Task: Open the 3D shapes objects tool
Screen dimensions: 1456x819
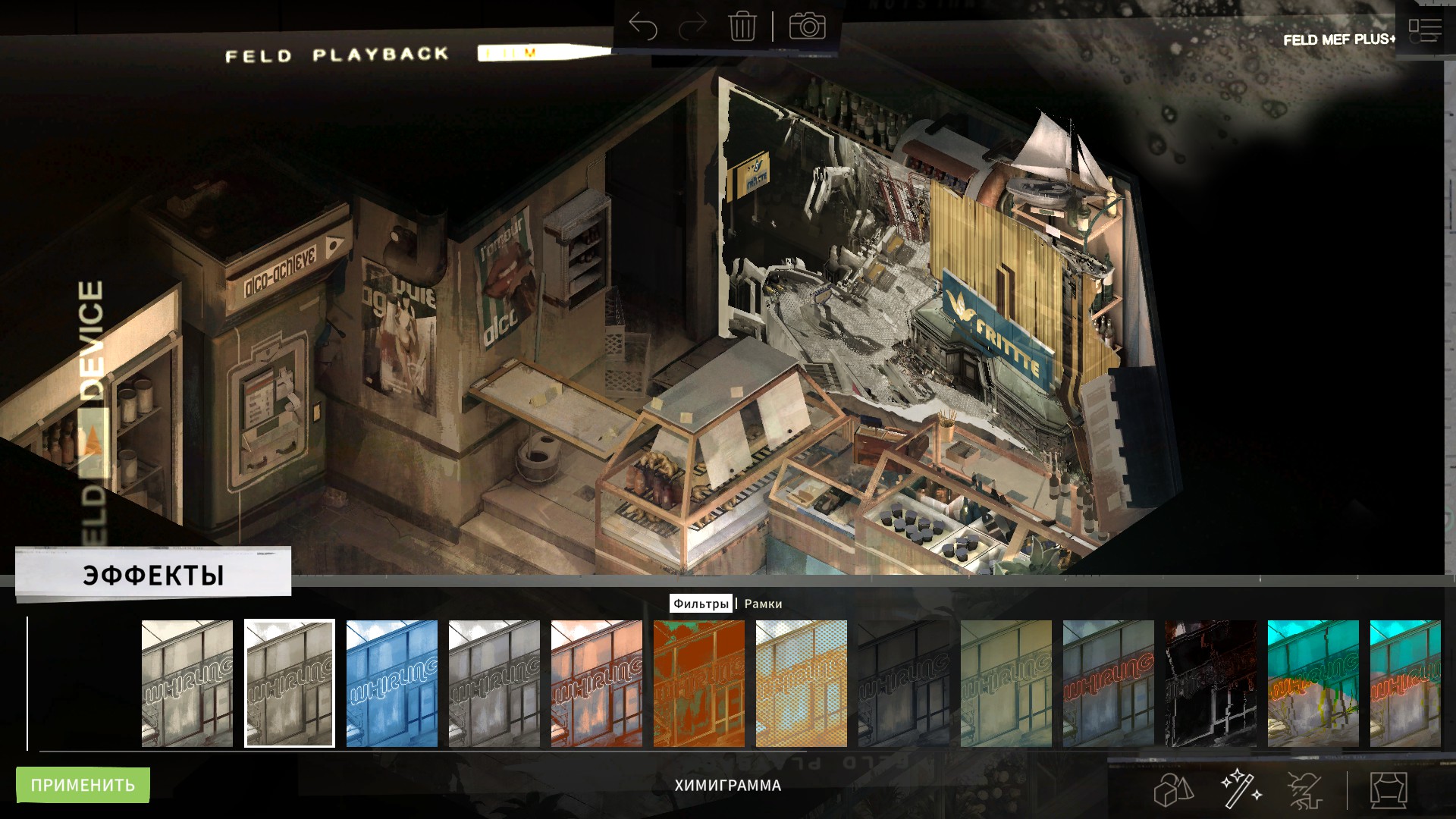Action: (x=1173, y=790)
